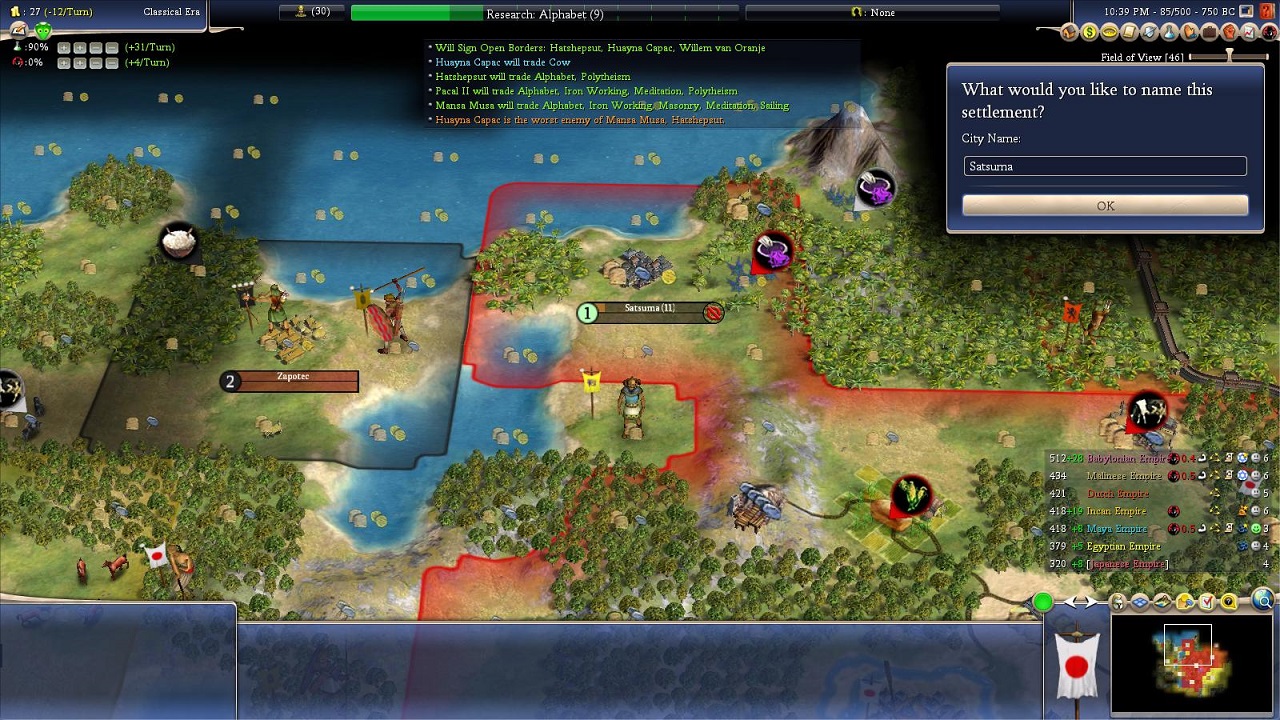1280x720 pixels.
Task: Adjust the Field of View slider
Action: (1229, 57)
